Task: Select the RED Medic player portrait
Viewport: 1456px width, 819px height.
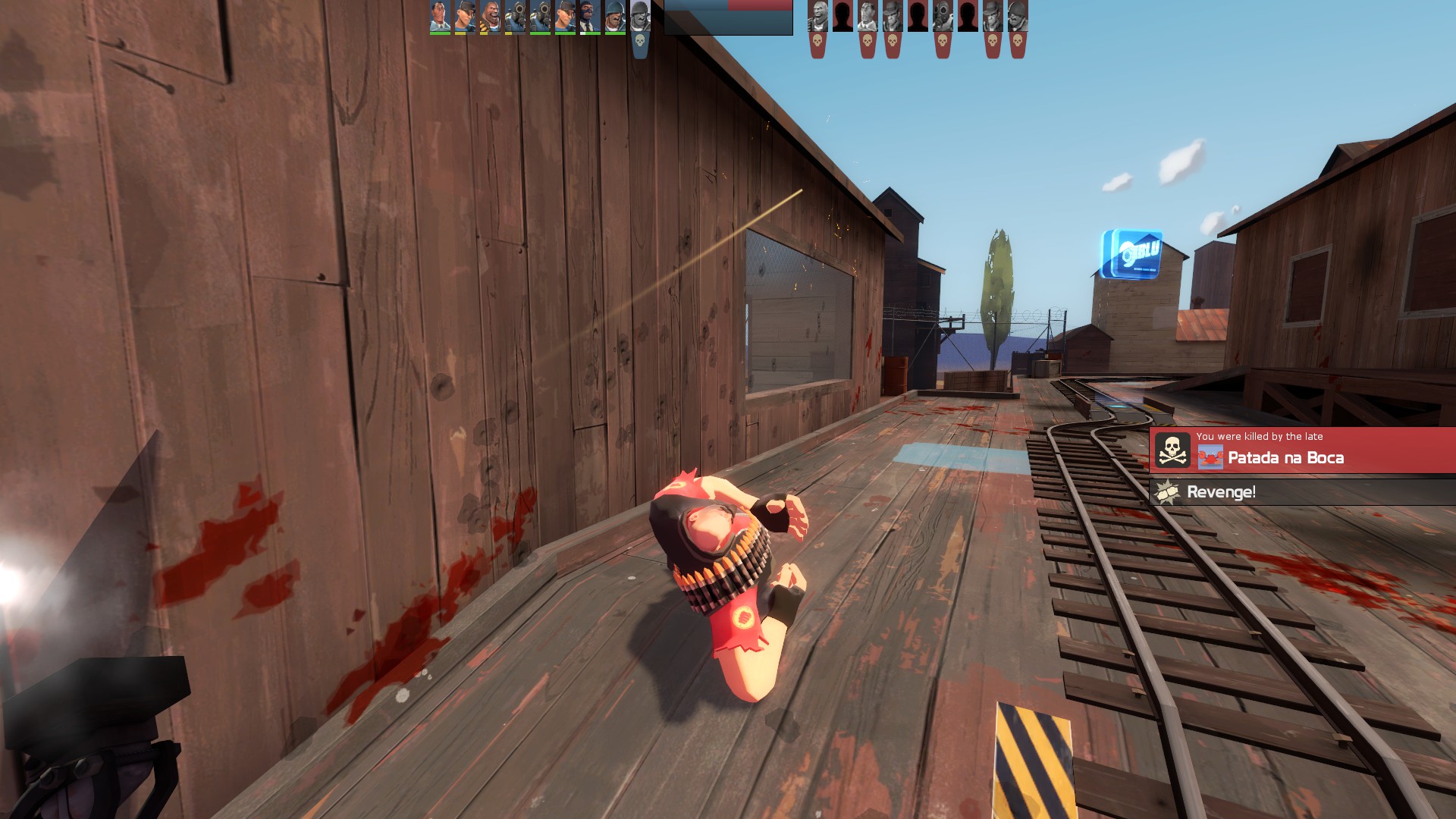Action: pos(868,15)
